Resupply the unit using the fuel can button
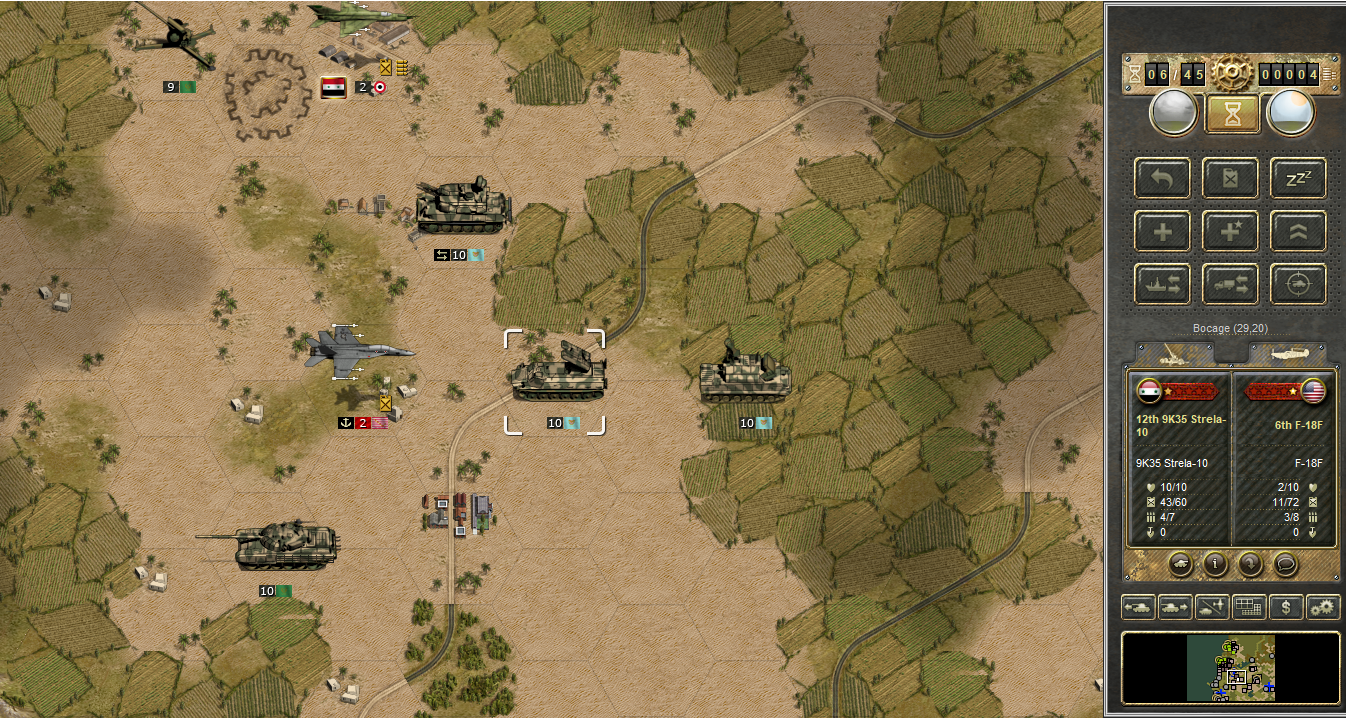 1229,178
